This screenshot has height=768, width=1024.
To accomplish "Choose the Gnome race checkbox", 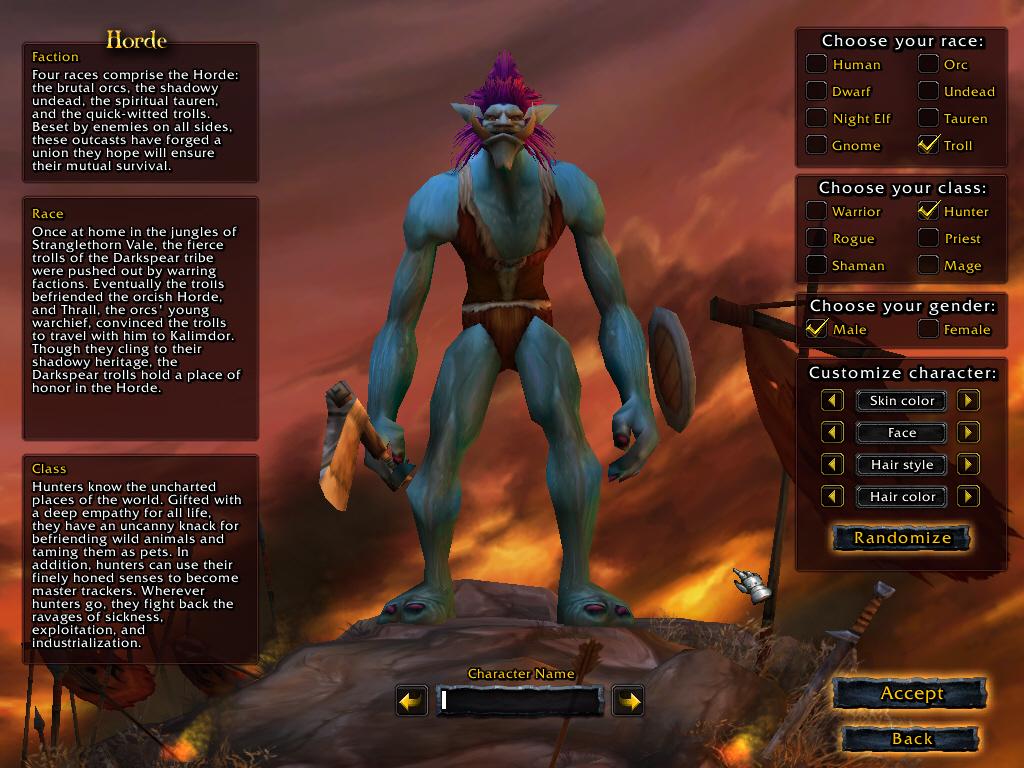I will [817, 145].
